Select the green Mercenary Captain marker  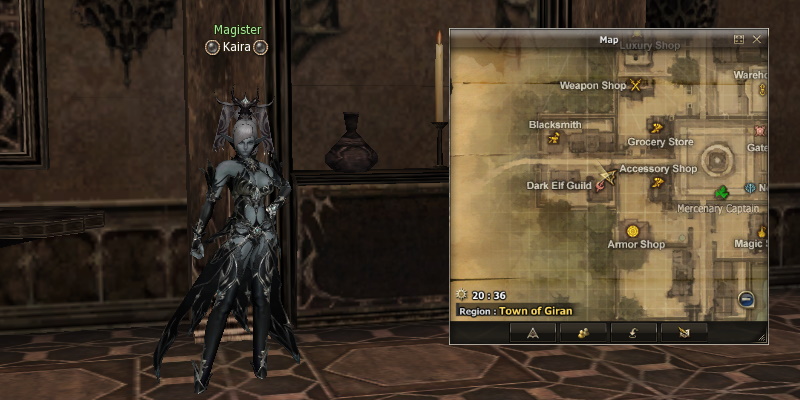pos(722,191)
